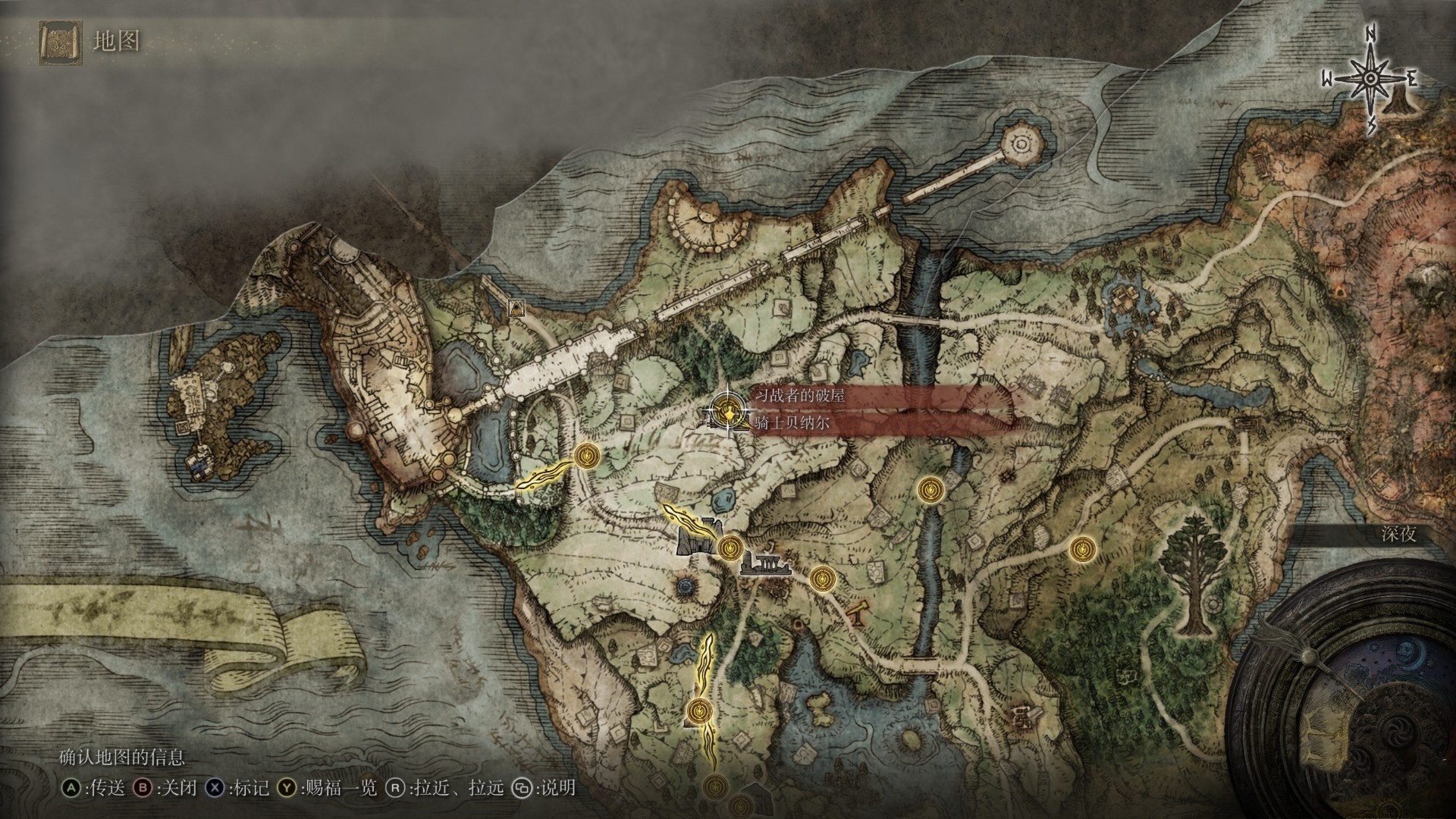Viewport: 1456px width, 819px height.
Task: Select the hooded merchant map icon
Action: tap(517, 307)
